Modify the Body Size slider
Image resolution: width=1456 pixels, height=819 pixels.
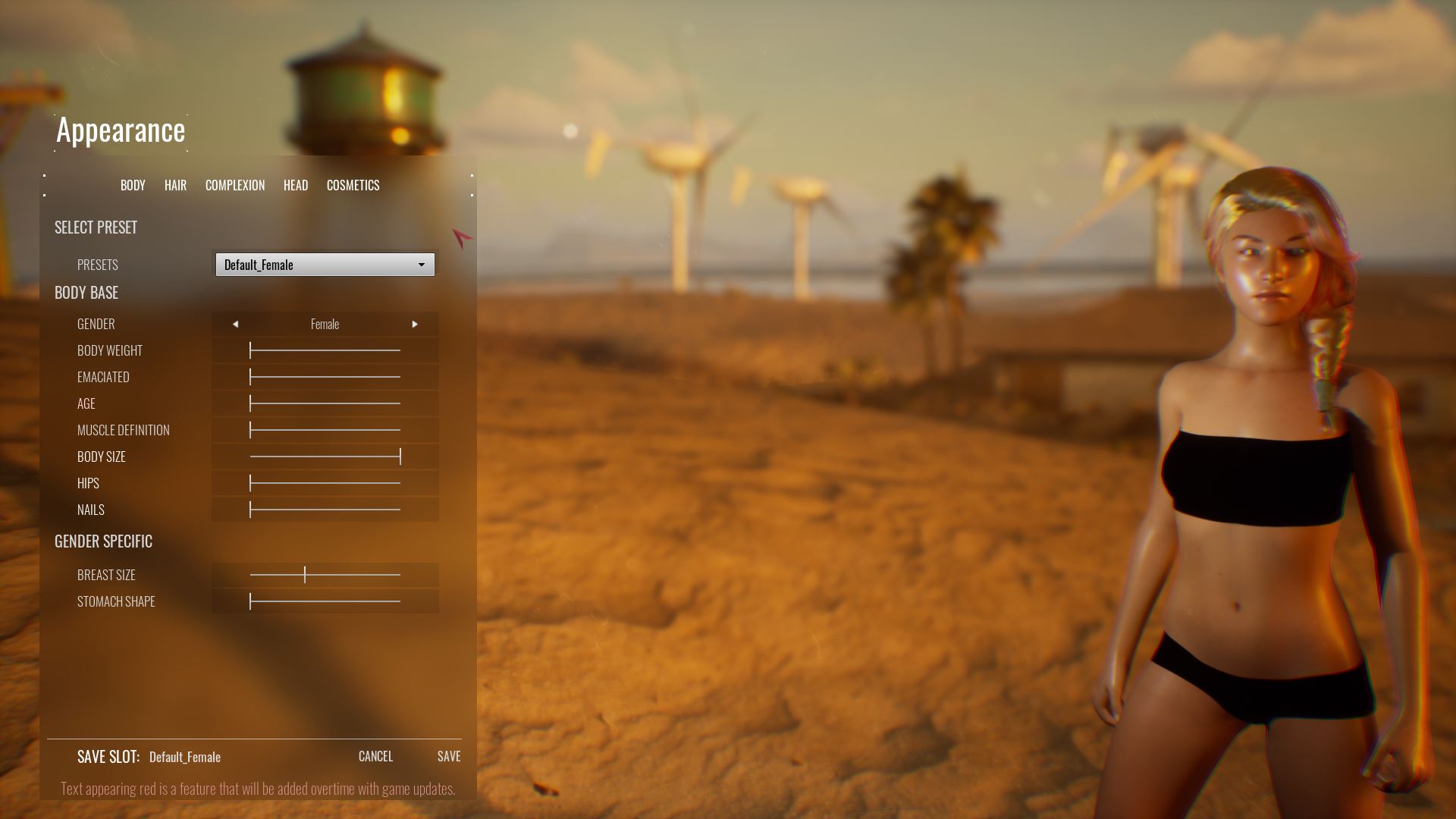coord(400,457)
